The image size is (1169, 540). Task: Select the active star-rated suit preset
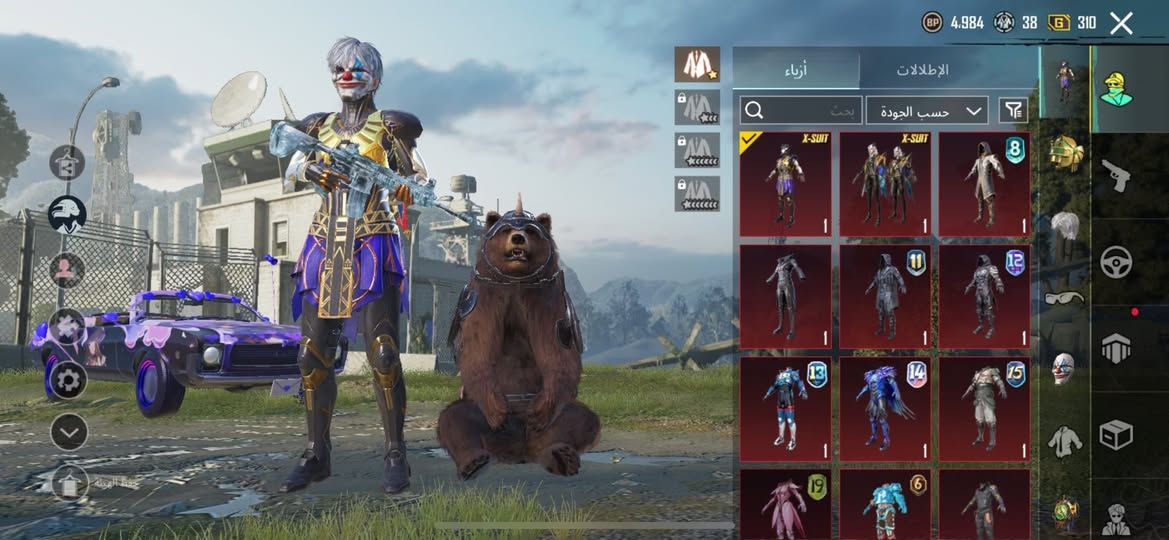697,65
